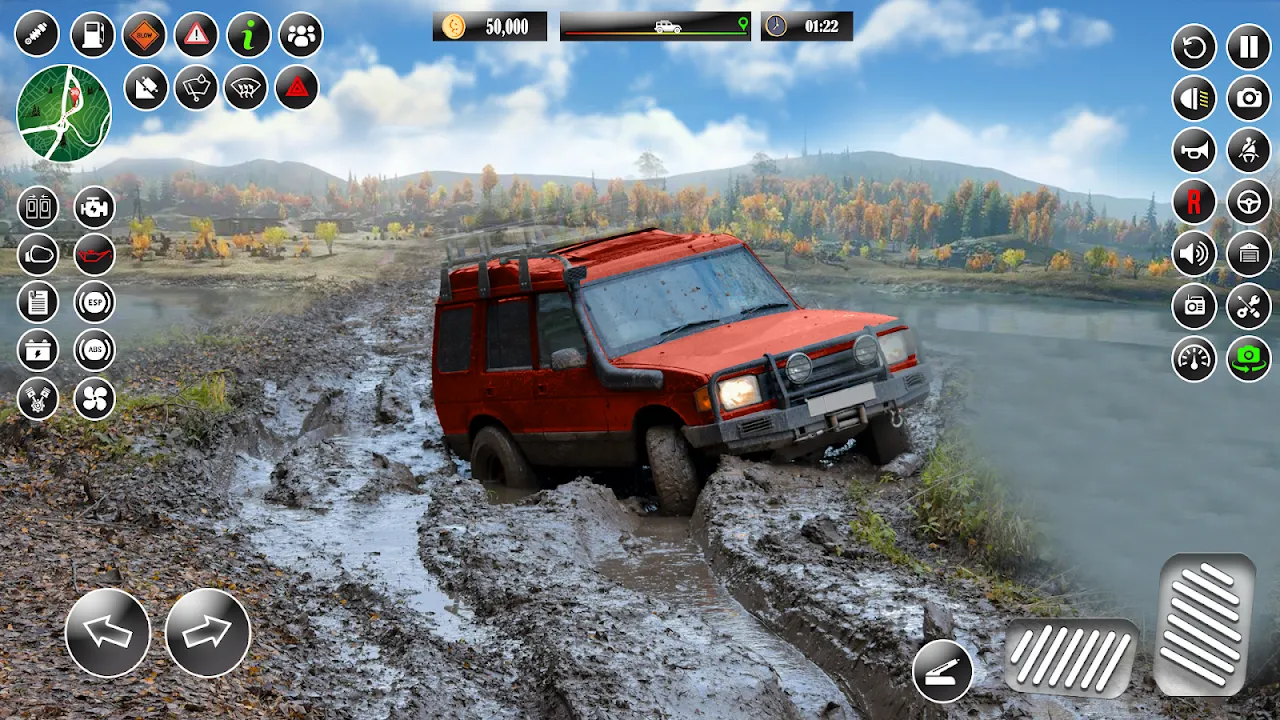The image size is (1280, 720).
Task: Honk the horn button
Action: coord(1194,150)
